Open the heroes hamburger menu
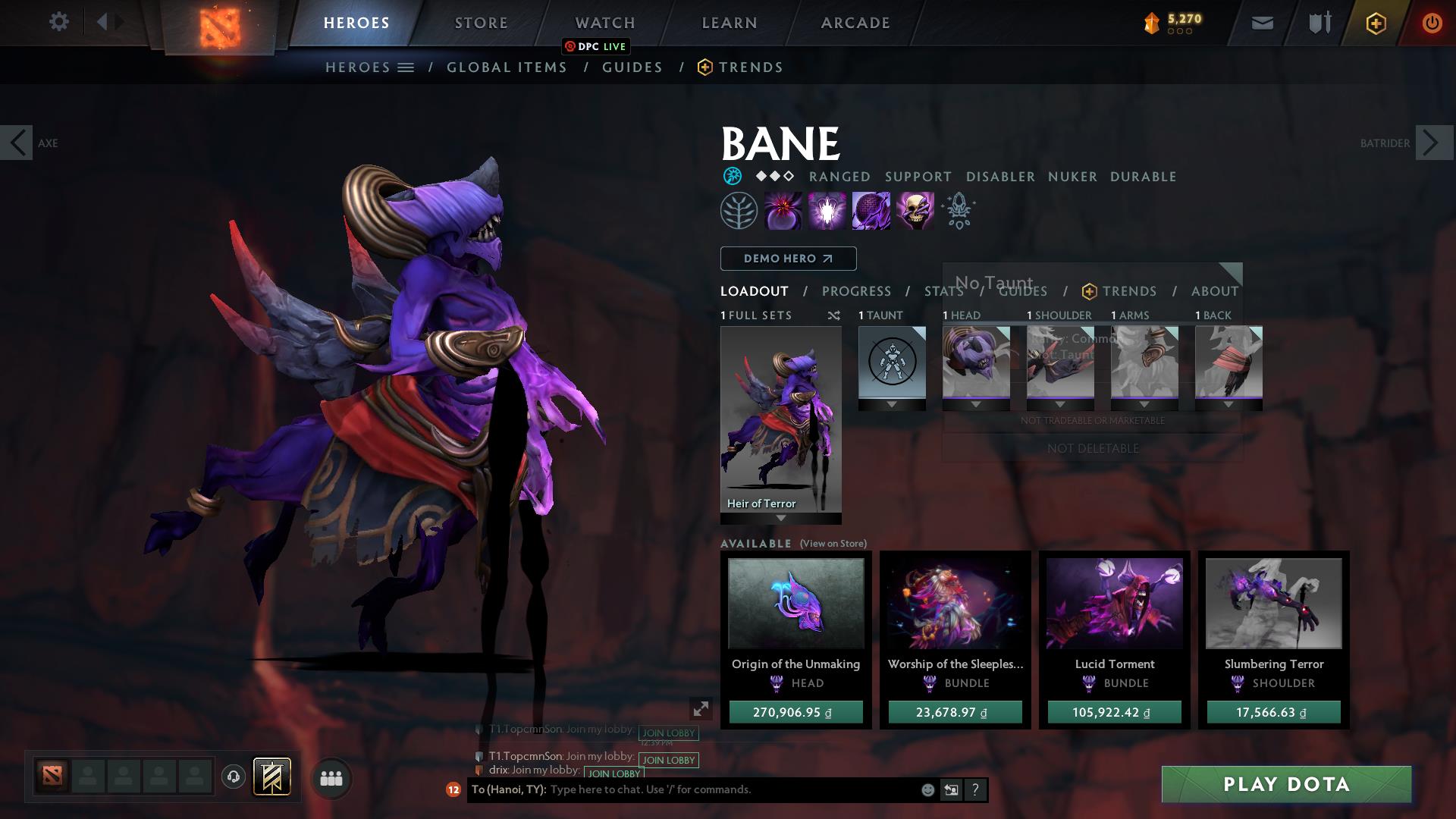 [x=404, y=67]
